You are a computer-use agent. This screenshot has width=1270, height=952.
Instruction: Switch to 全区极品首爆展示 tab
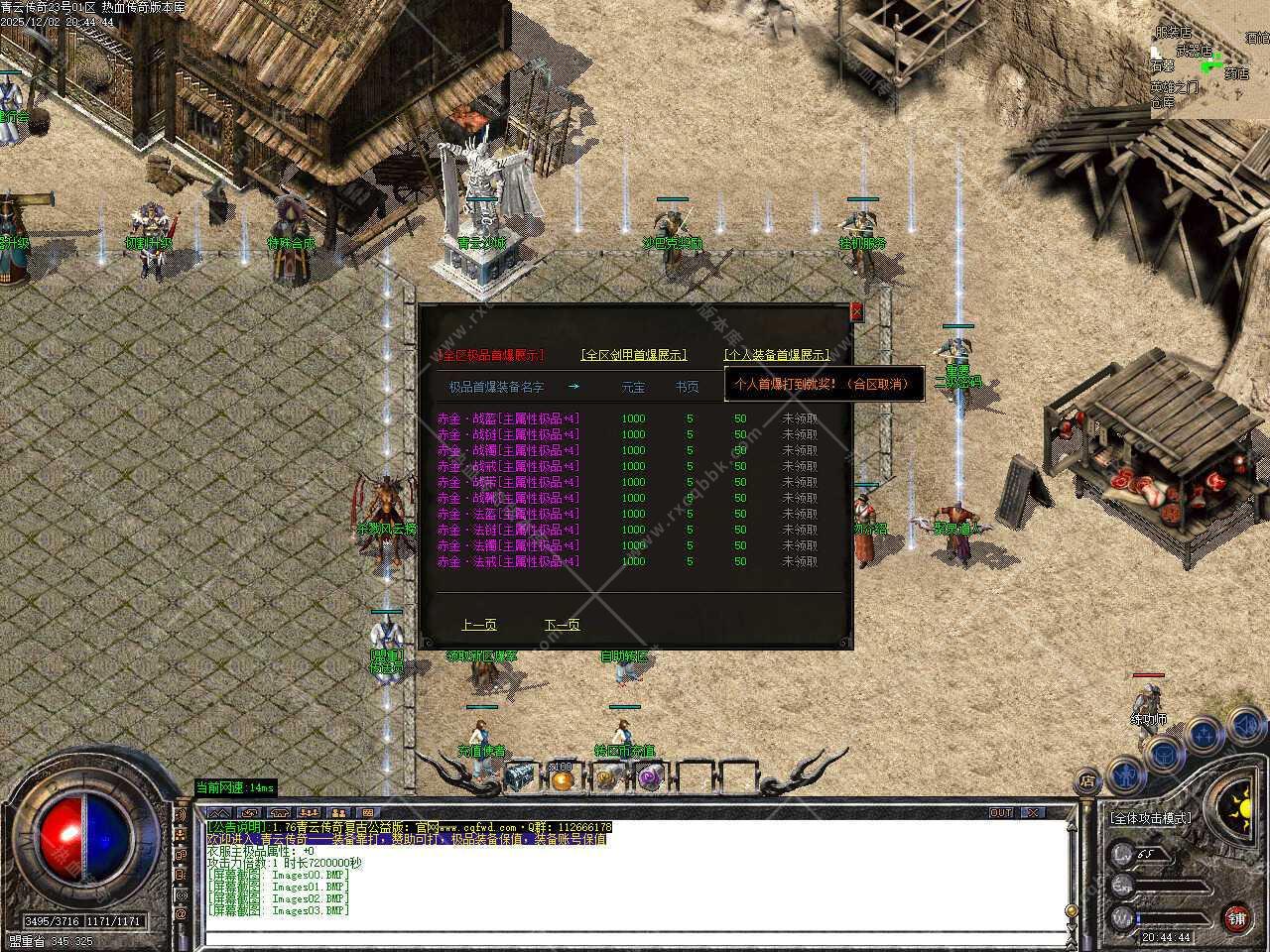click(491, 355)
